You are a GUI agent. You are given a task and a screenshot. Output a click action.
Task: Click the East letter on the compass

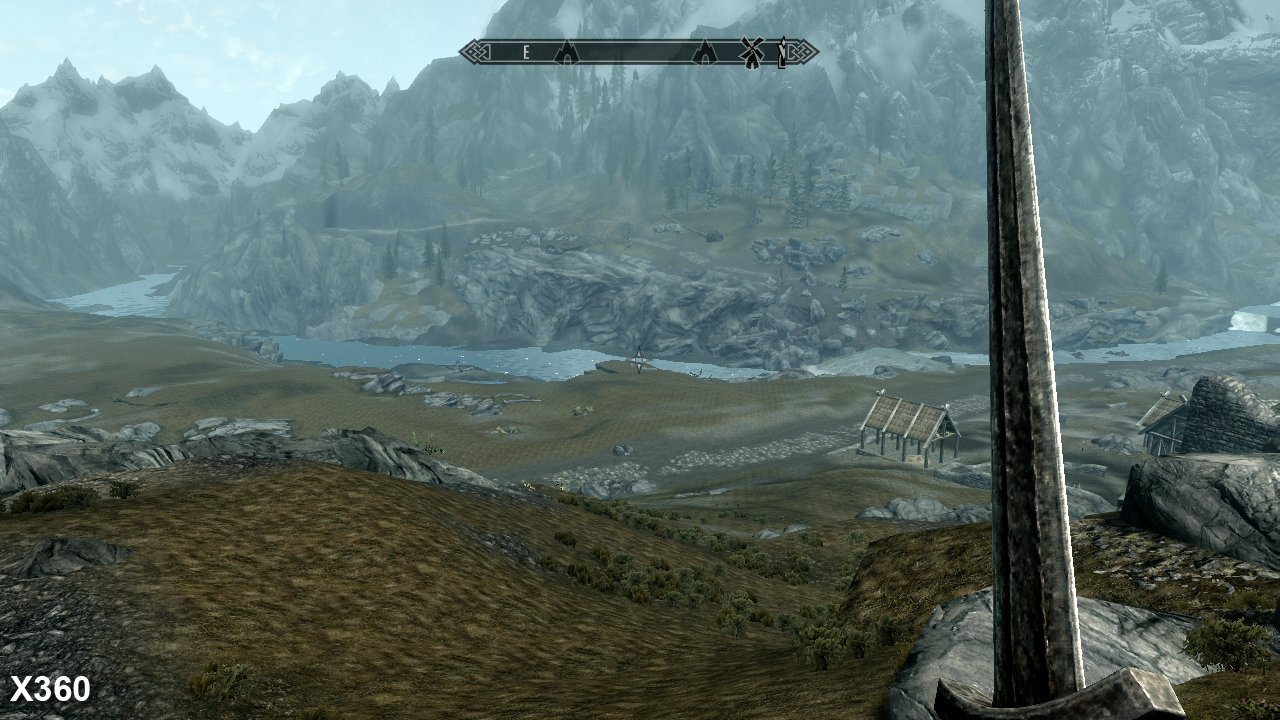[526, 53]
